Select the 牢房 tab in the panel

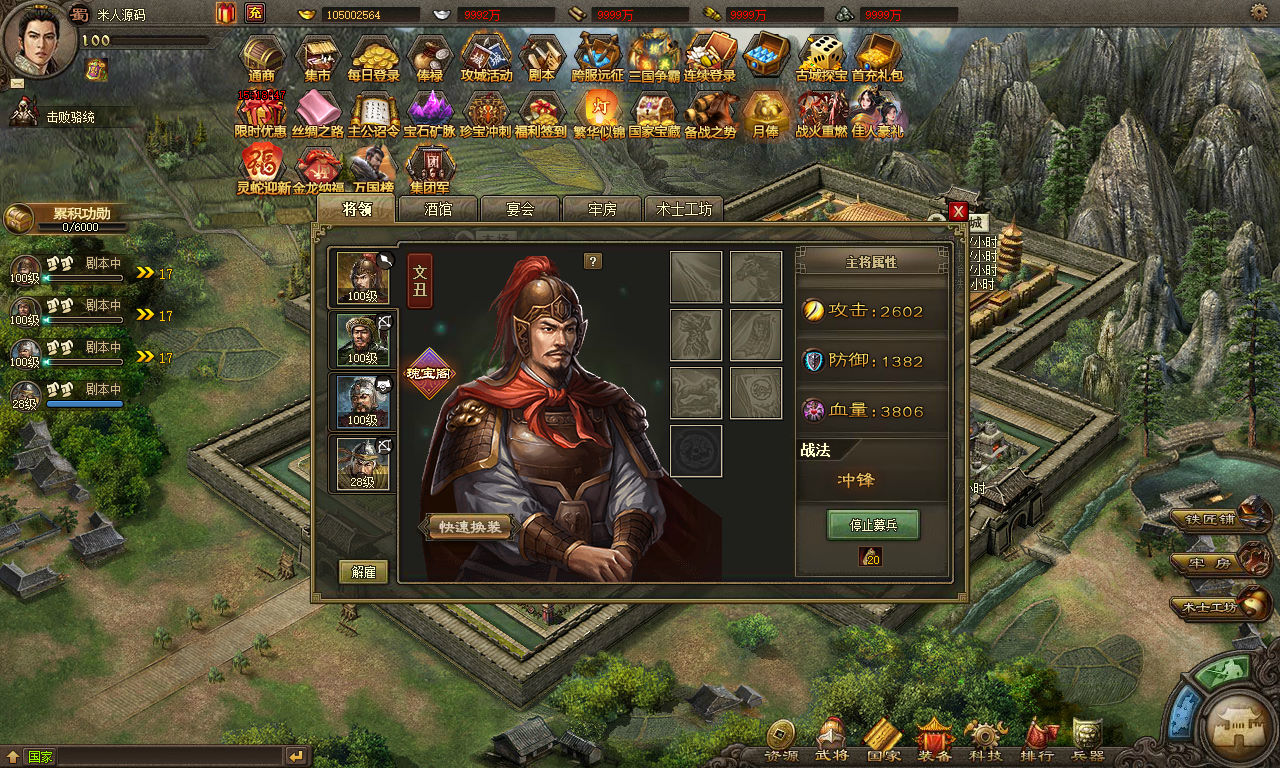click(602, 209)
